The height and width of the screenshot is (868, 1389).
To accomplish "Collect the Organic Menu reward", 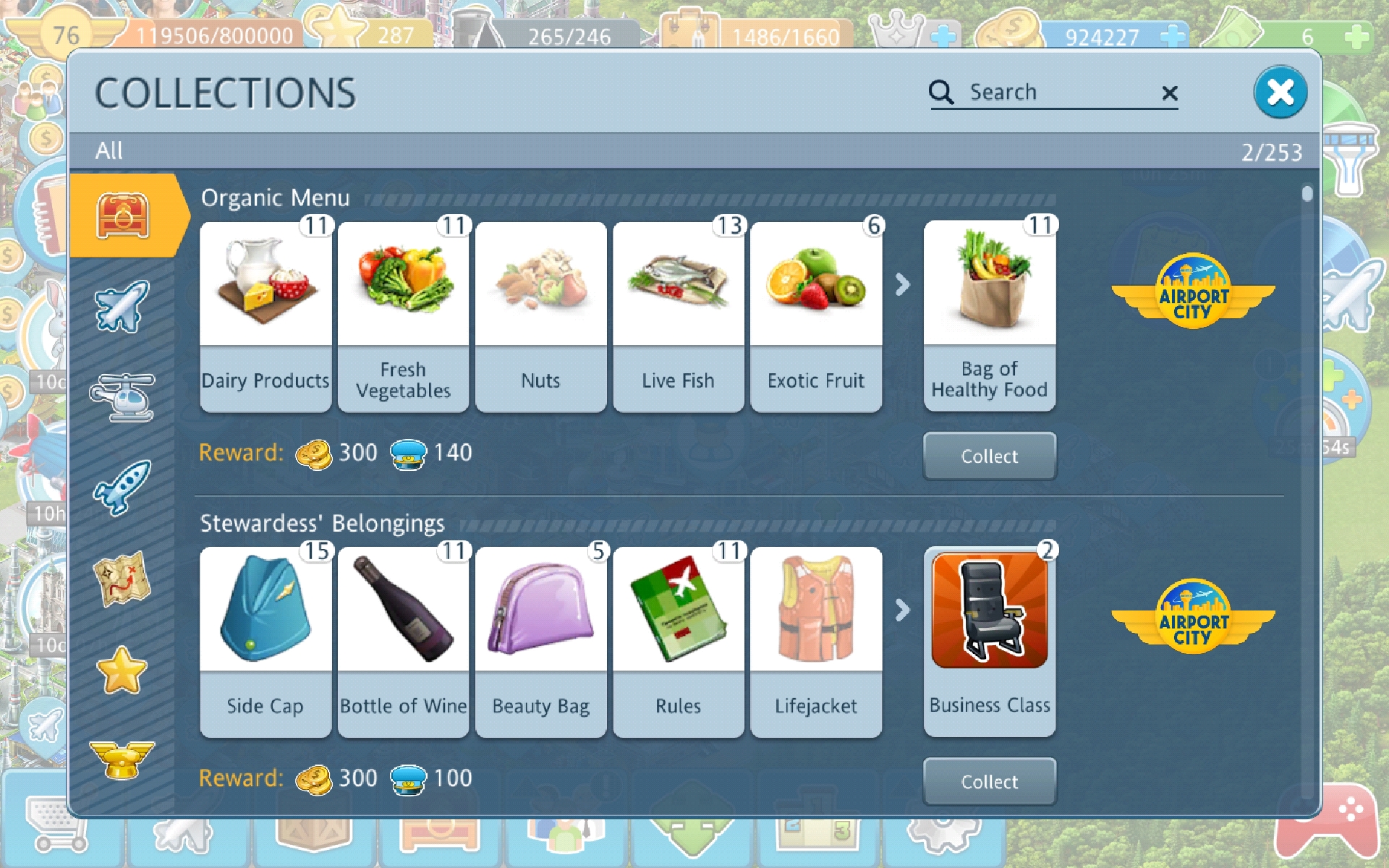I will 989,456.
